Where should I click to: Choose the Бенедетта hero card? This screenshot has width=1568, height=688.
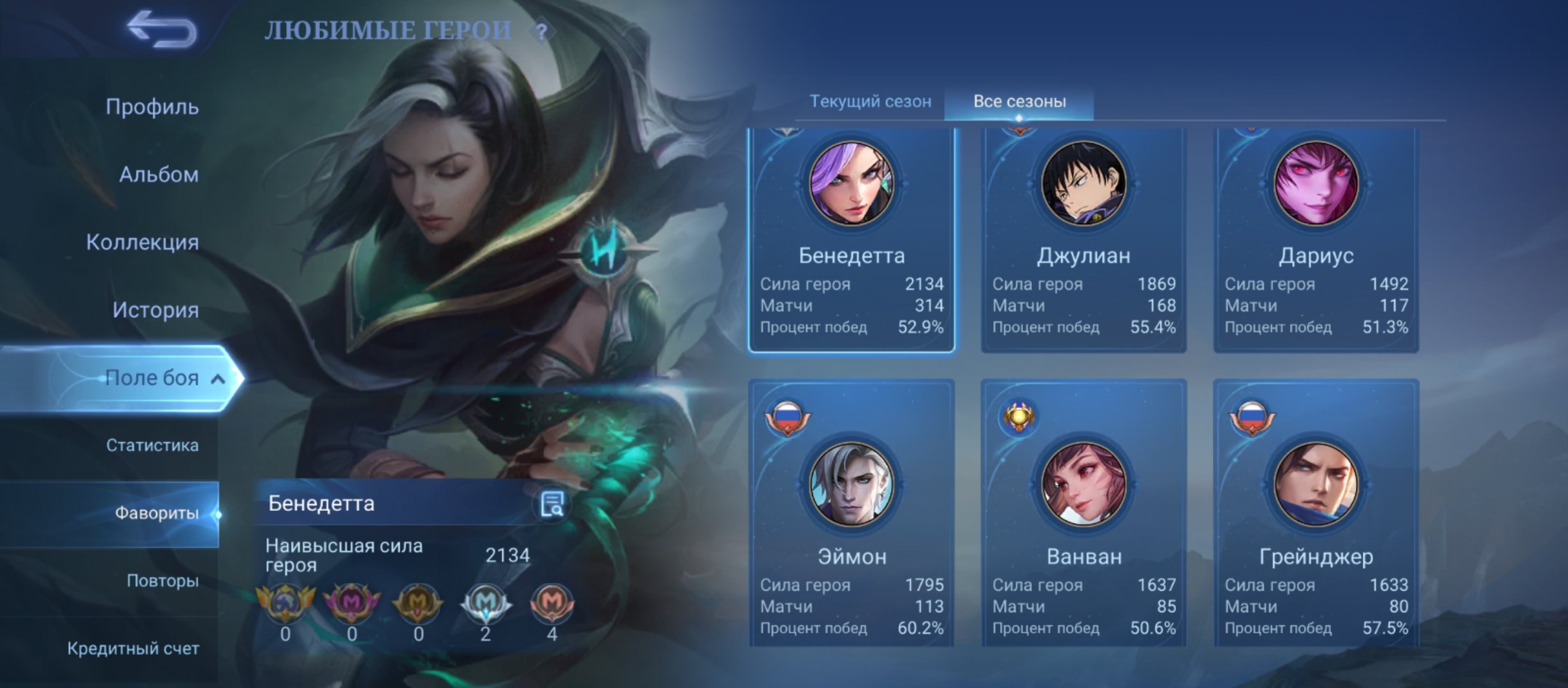(x=852, y=239)
